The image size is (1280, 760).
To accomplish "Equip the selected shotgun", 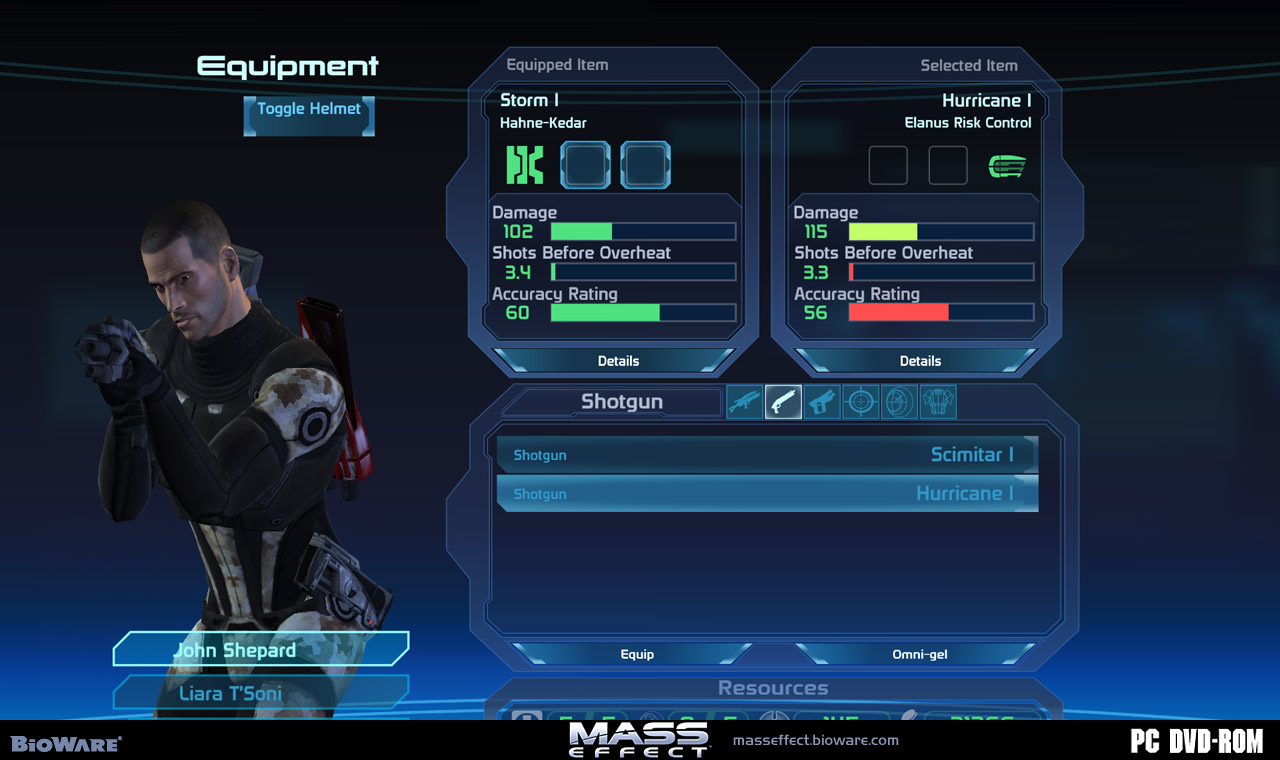I will click(636, 654).
